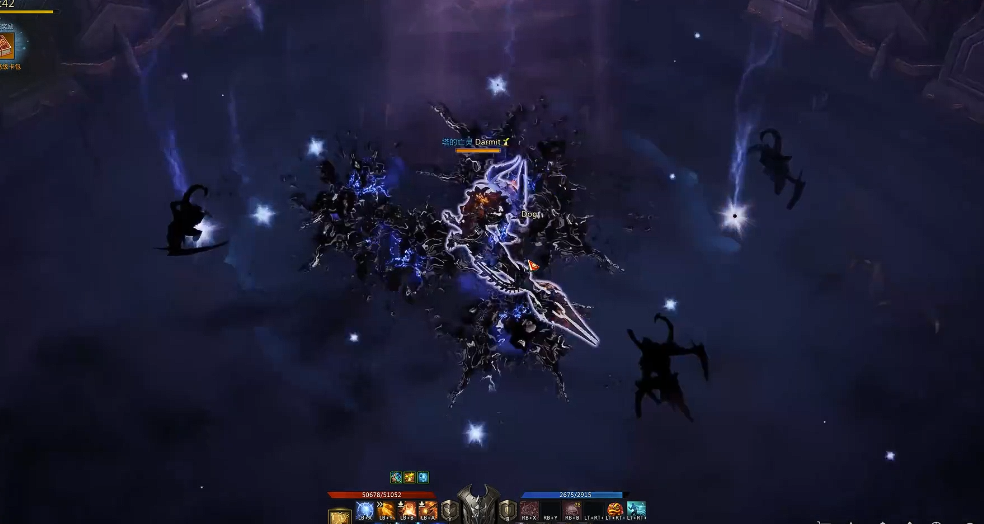Viewport: 984px width, 524px height.
Task: Activate the dark red rune skill
Action: [529, 511]
